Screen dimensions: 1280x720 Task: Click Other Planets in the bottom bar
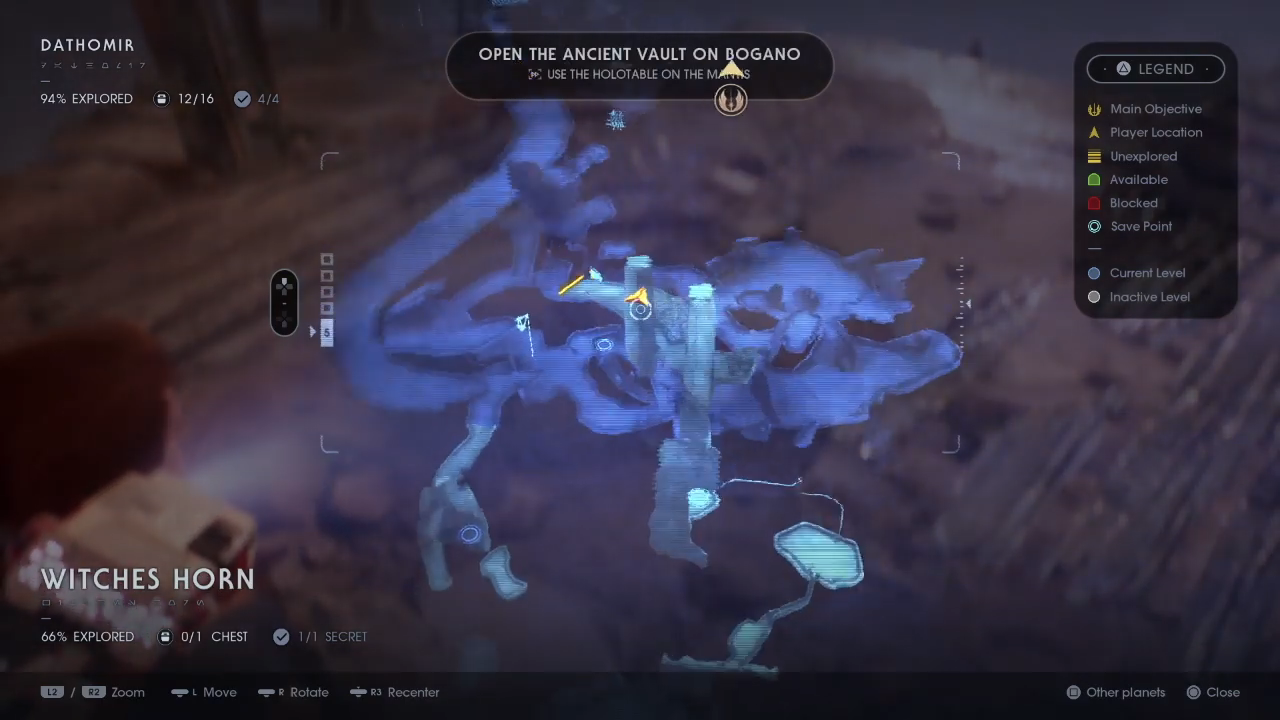click(1125, 692)
